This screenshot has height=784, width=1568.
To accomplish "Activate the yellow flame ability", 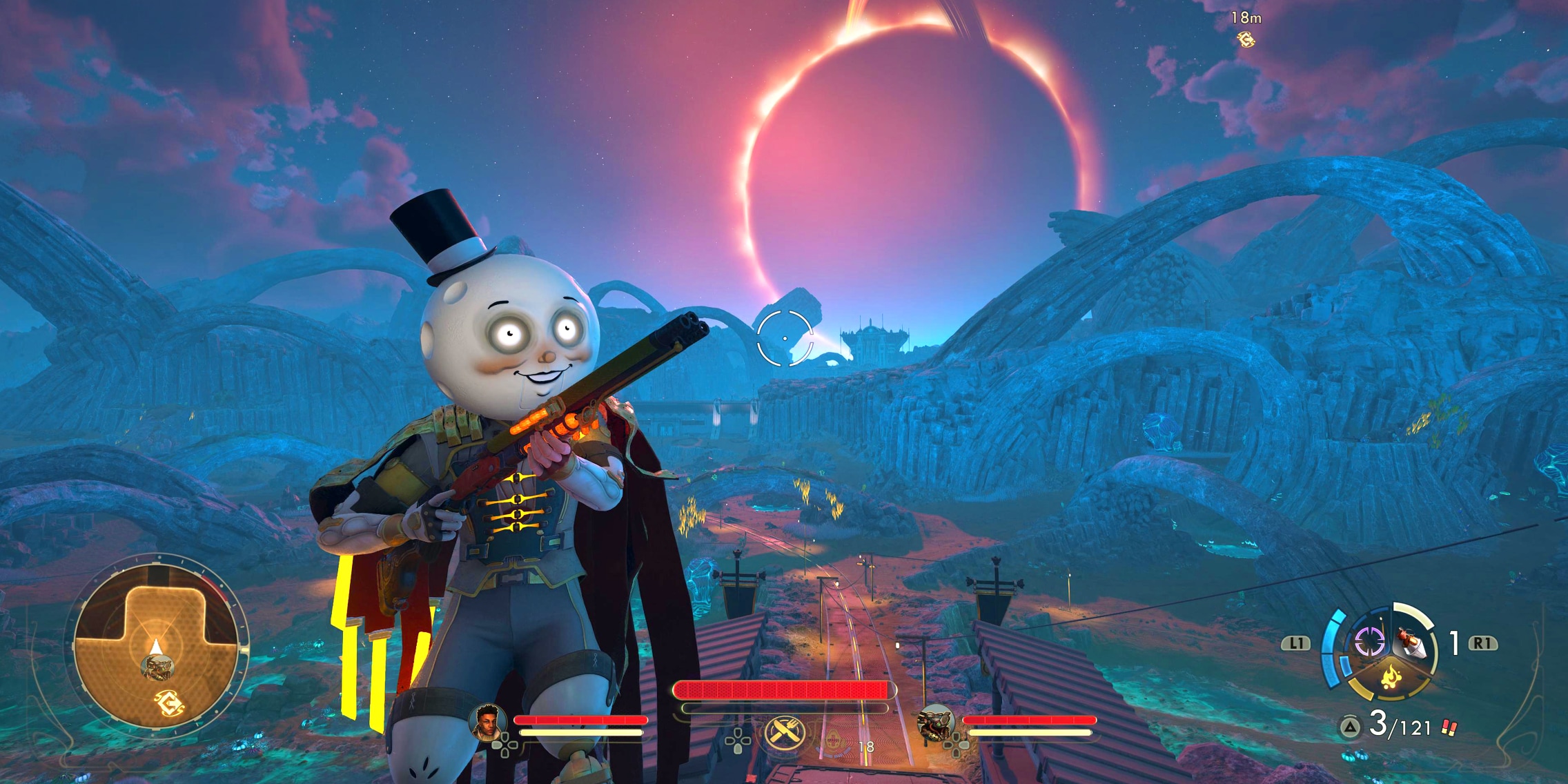I will click(1389, 677).
